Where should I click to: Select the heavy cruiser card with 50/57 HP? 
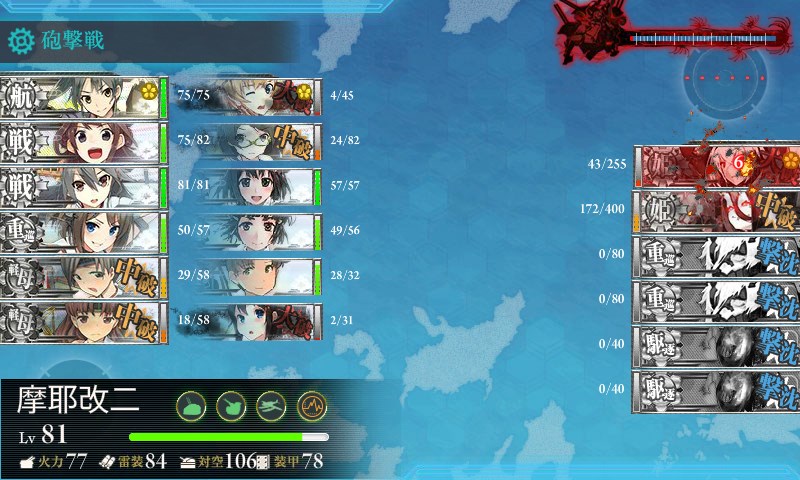pos(84,232)
